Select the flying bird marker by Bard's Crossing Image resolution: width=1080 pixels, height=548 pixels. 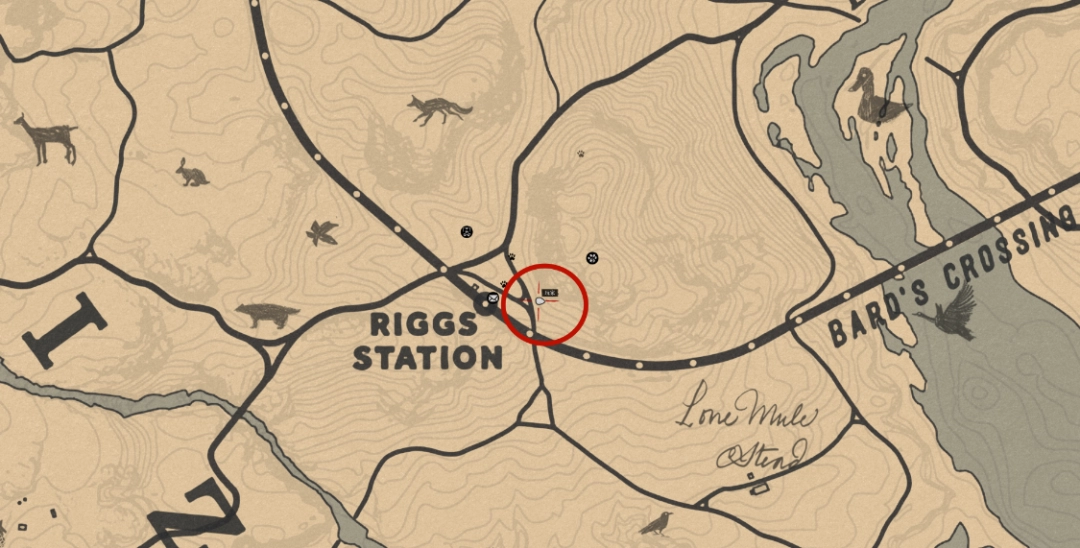tap(951, 312)
